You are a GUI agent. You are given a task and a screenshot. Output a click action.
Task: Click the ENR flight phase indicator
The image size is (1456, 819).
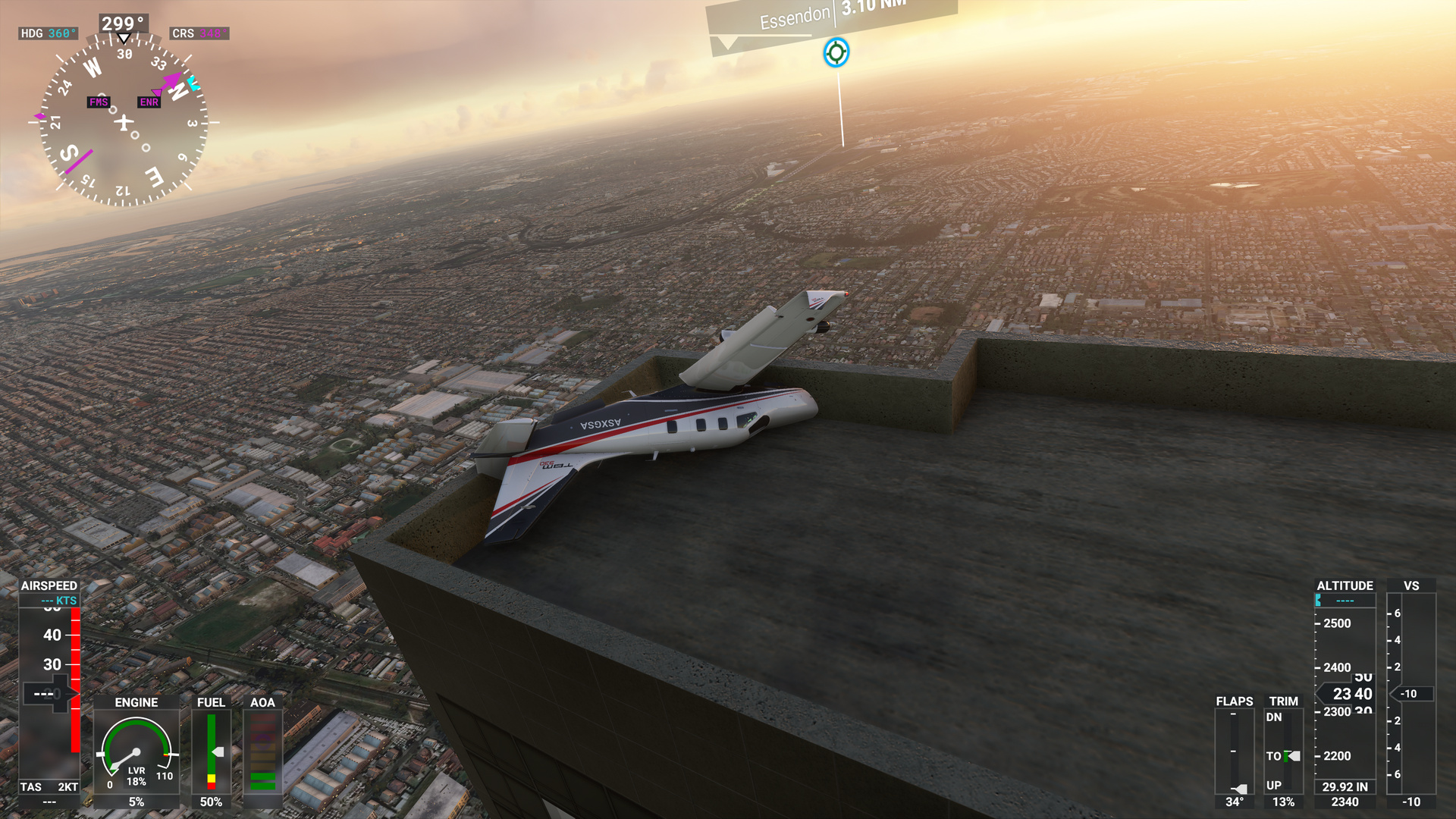[149, 102]
